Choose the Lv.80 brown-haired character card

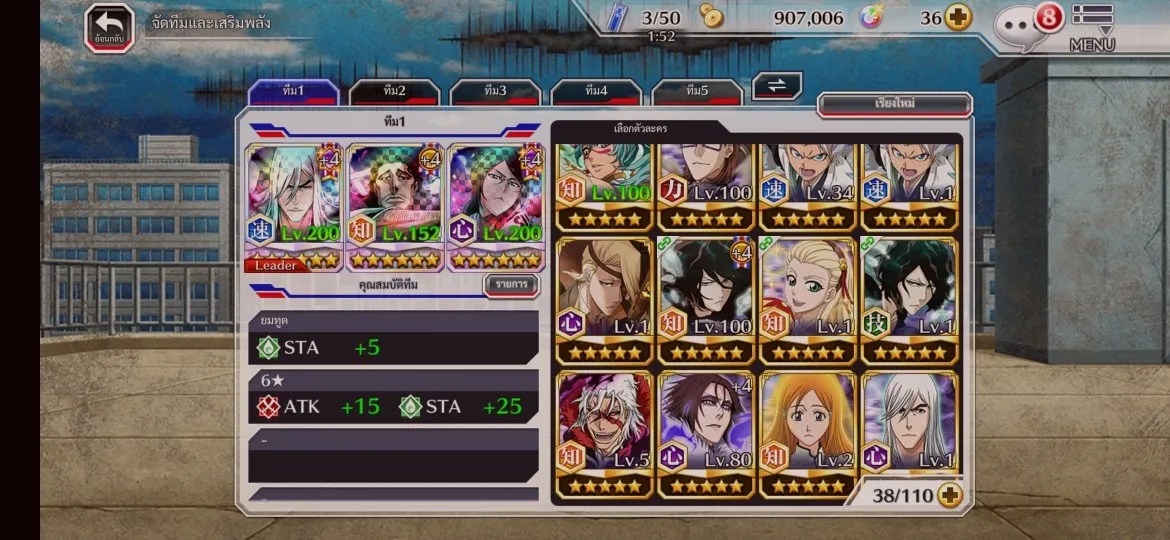(x=706, y=433)
